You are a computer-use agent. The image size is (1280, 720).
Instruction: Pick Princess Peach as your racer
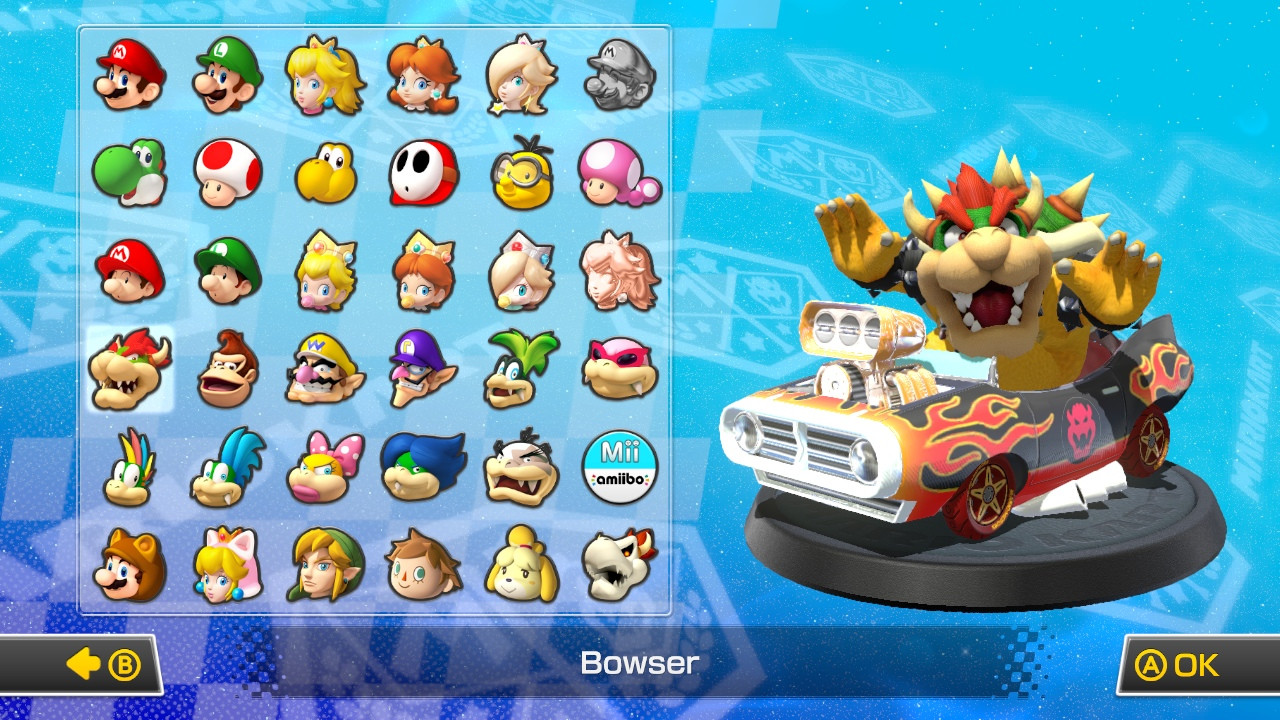pyautogui.click(x=325, y=75)
